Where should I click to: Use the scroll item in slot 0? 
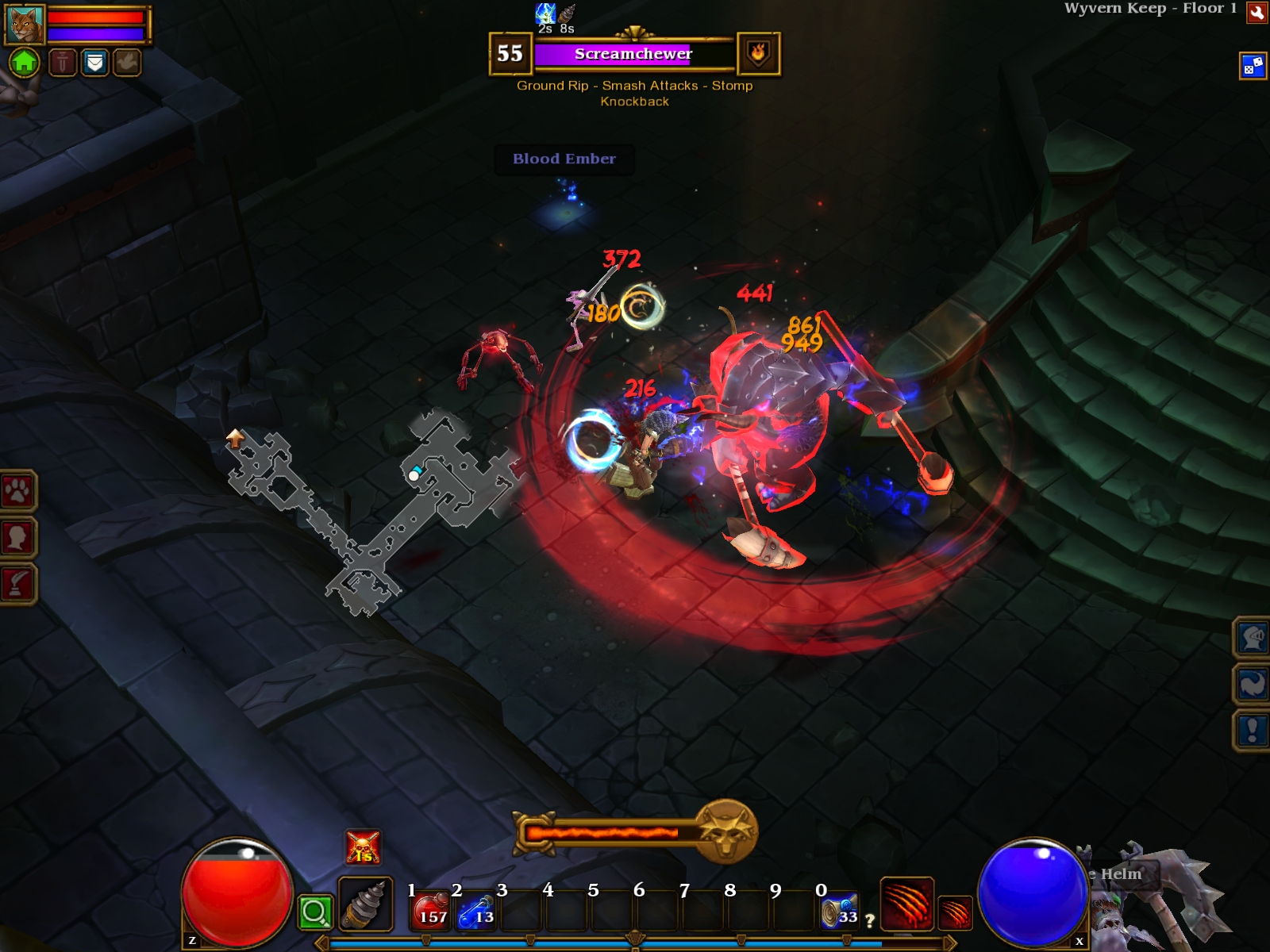click(x=839, y=910)
